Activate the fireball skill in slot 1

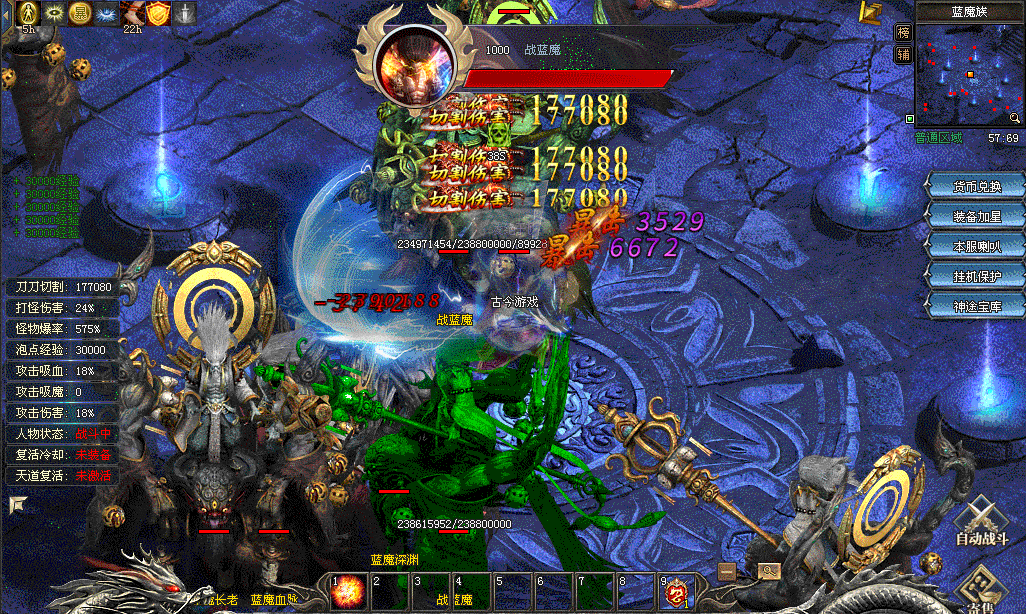tap(346, 591)
